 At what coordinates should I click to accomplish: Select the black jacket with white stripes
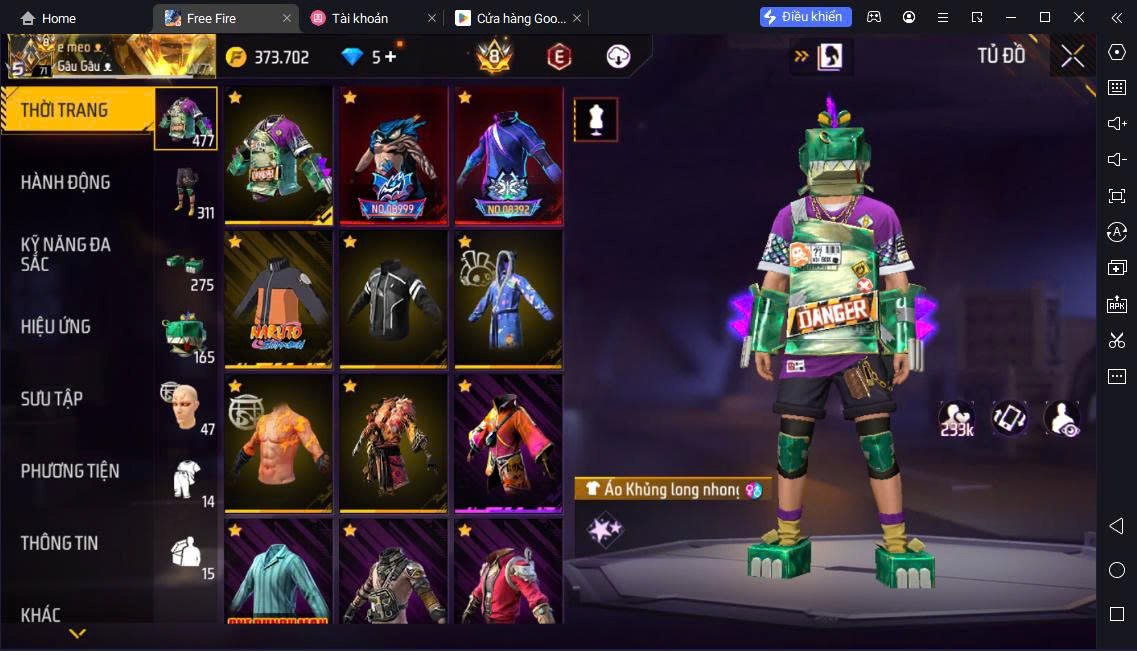tap(393, 299)
